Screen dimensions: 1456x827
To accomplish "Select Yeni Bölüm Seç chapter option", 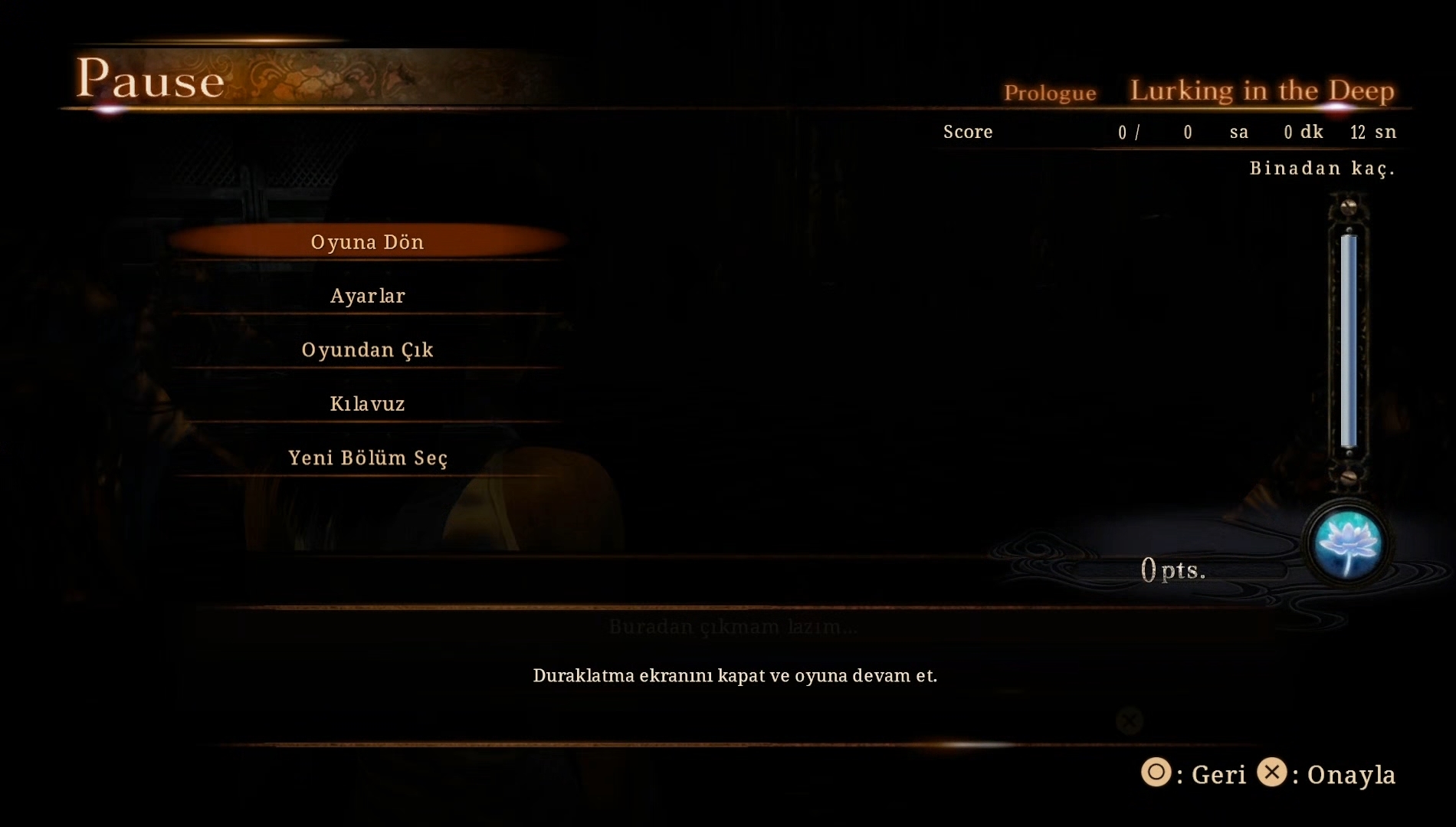I will 367,458.
